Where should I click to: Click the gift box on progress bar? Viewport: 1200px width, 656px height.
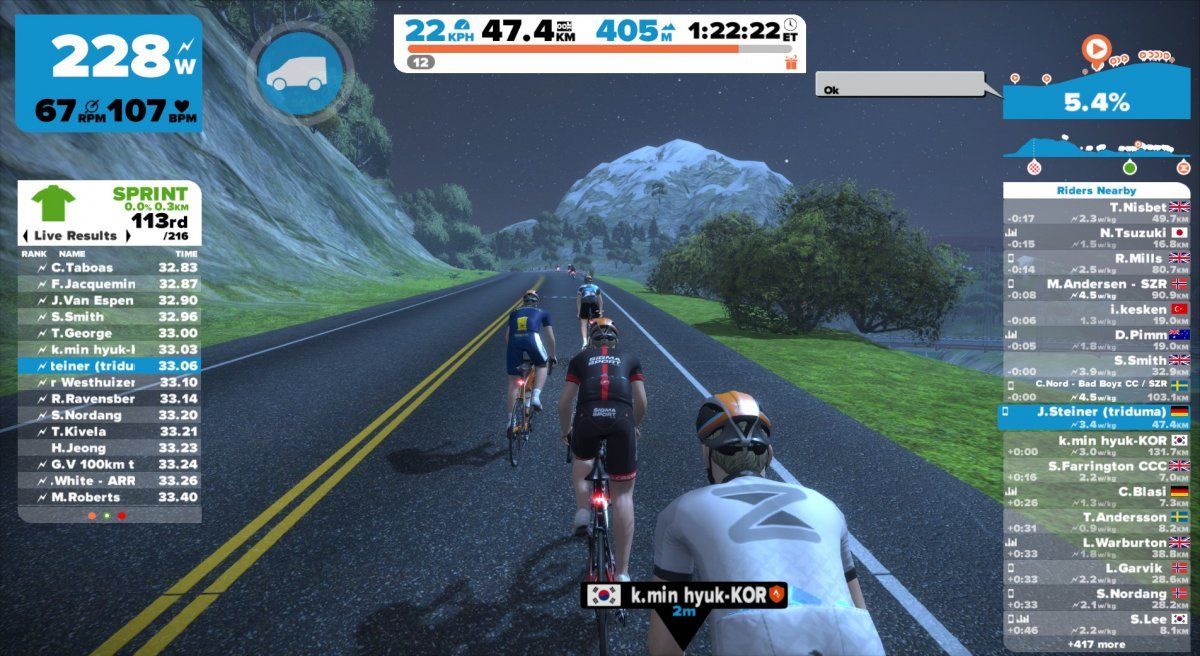pos(792,63)
